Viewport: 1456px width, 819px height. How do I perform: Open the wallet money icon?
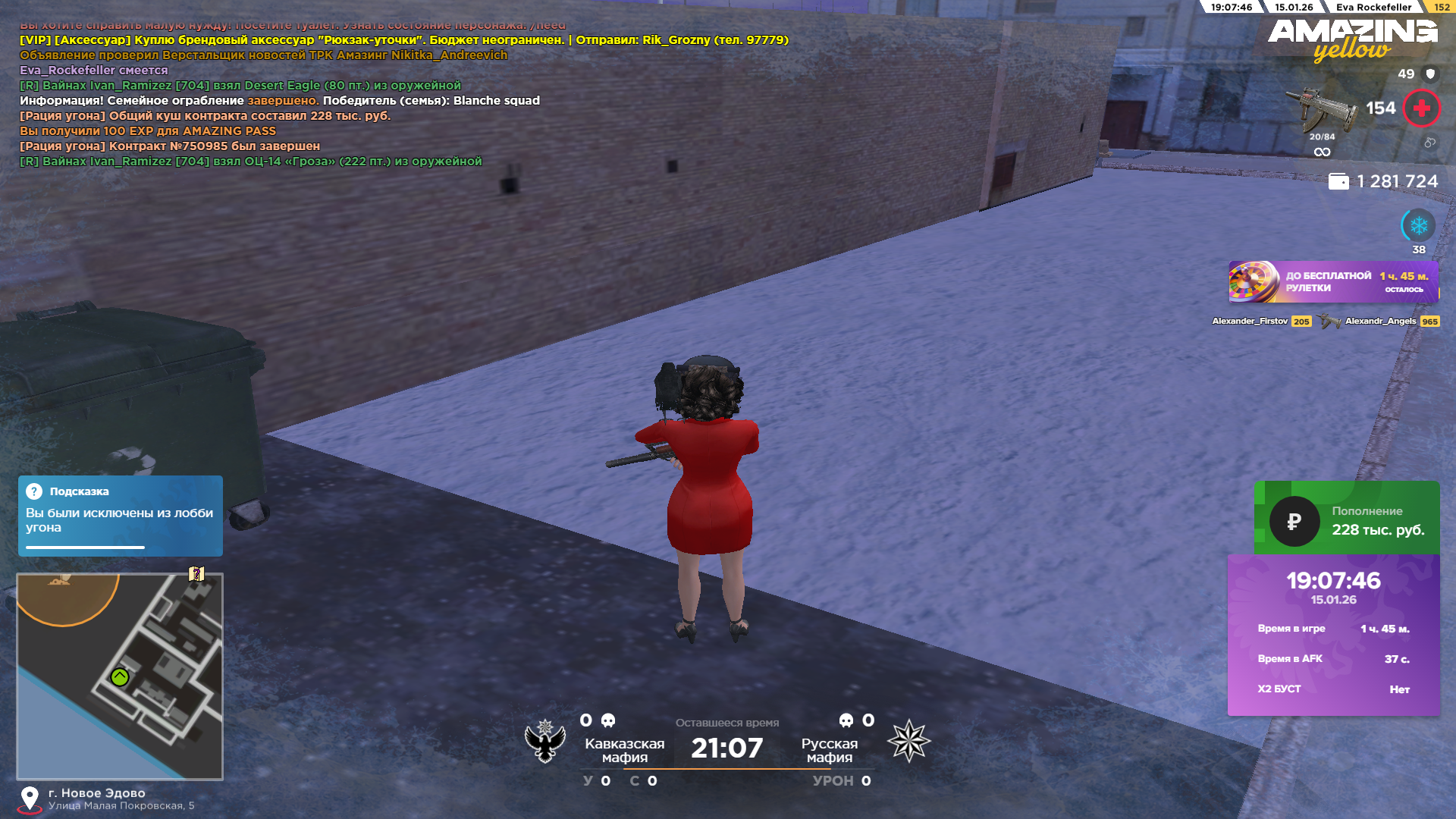(1338, 182)
